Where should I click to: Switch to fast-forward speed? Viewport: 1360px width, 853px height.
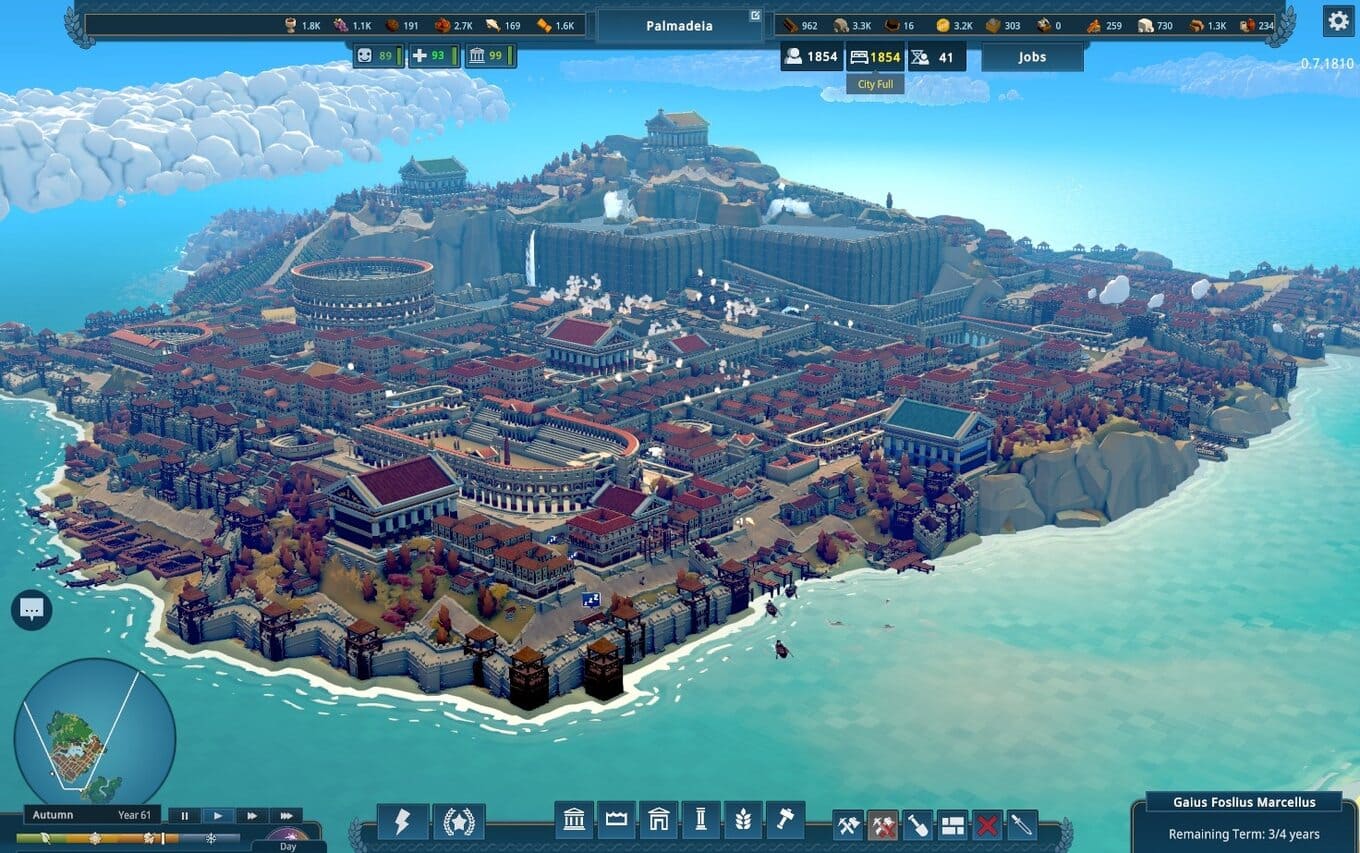point(252,815)
